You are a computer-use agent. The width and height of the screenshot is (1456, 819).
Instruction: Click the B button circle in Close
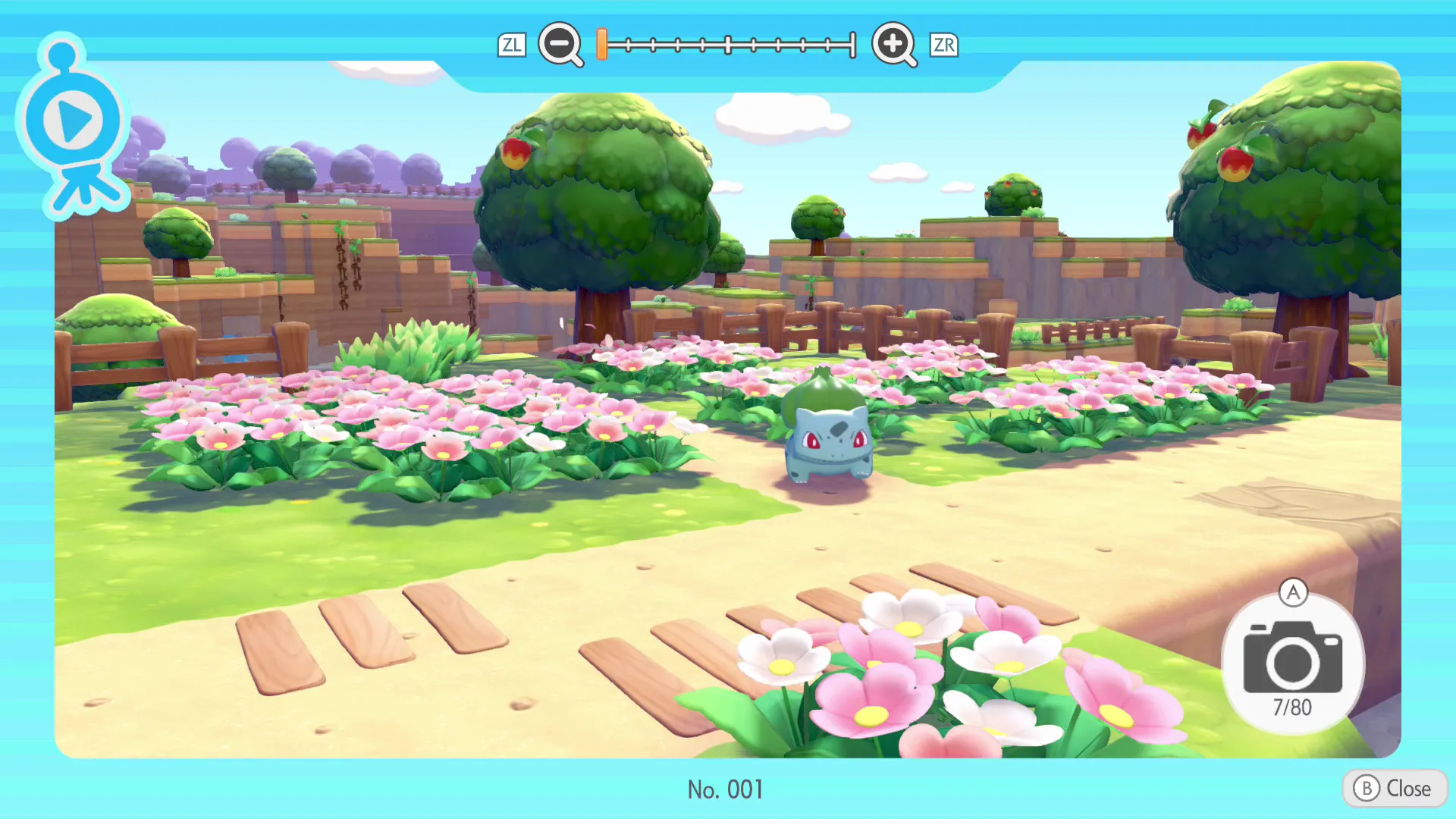[1367, 788]
